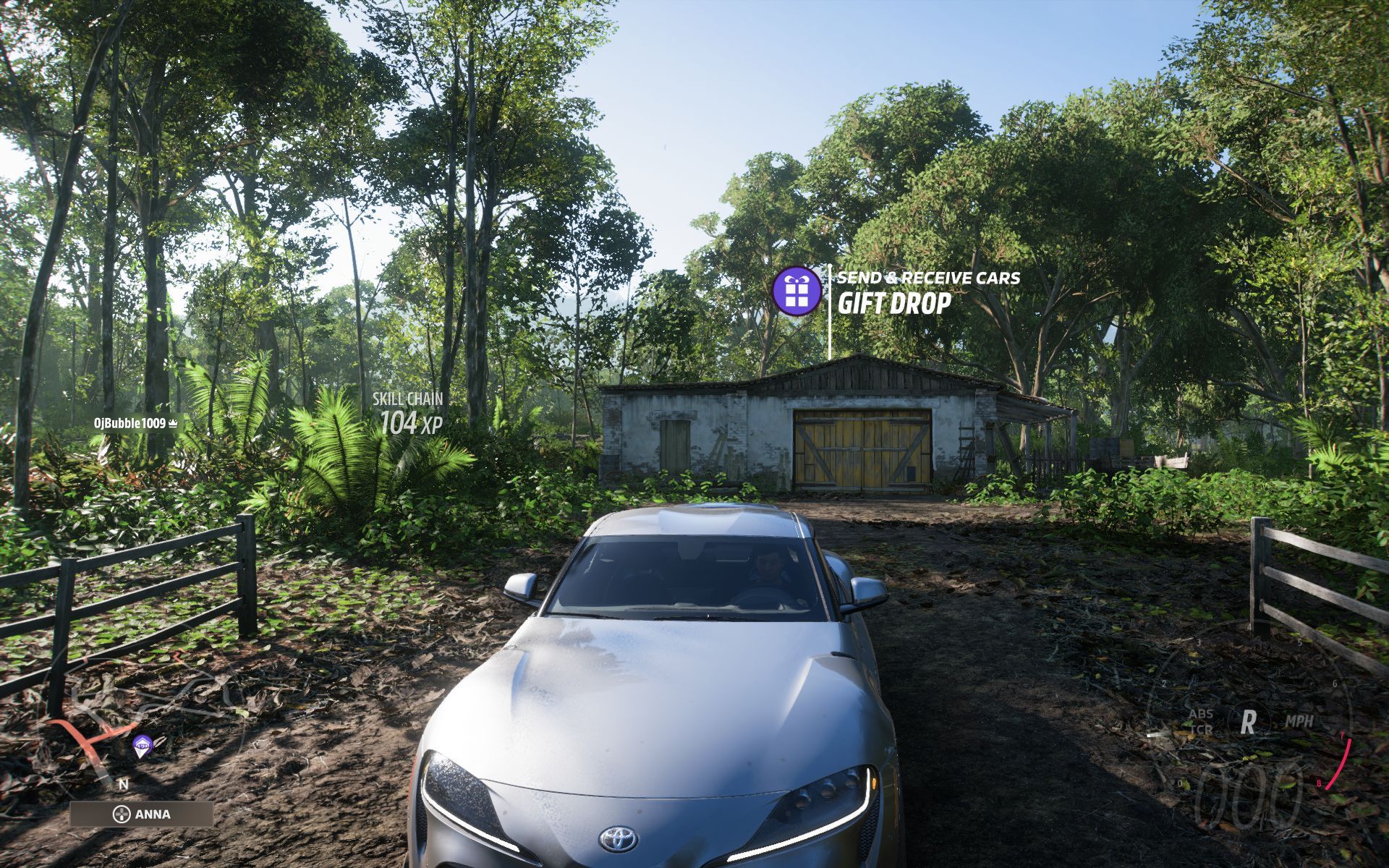The height and width of the screenshot is (868, 1389).
Task: Toggle TCR traction control indicator
Action: pos(1202,729)
